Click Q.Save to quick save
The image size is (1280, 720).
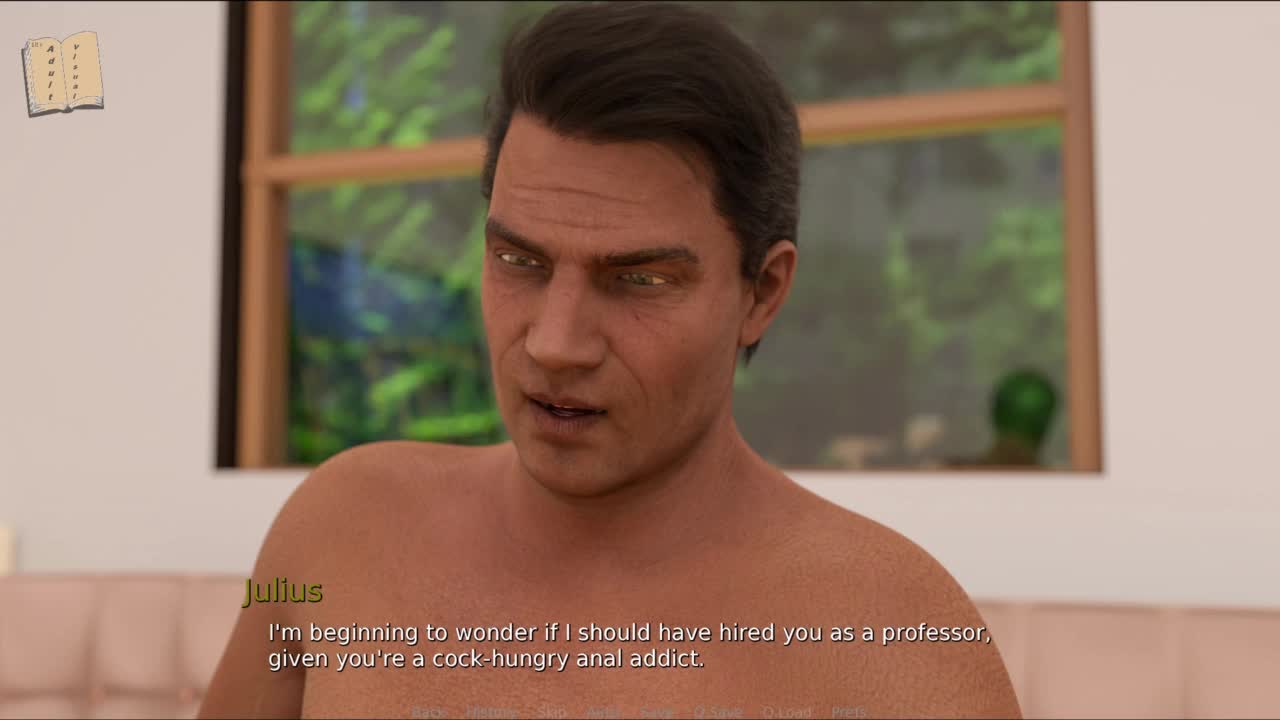(718, 712)
